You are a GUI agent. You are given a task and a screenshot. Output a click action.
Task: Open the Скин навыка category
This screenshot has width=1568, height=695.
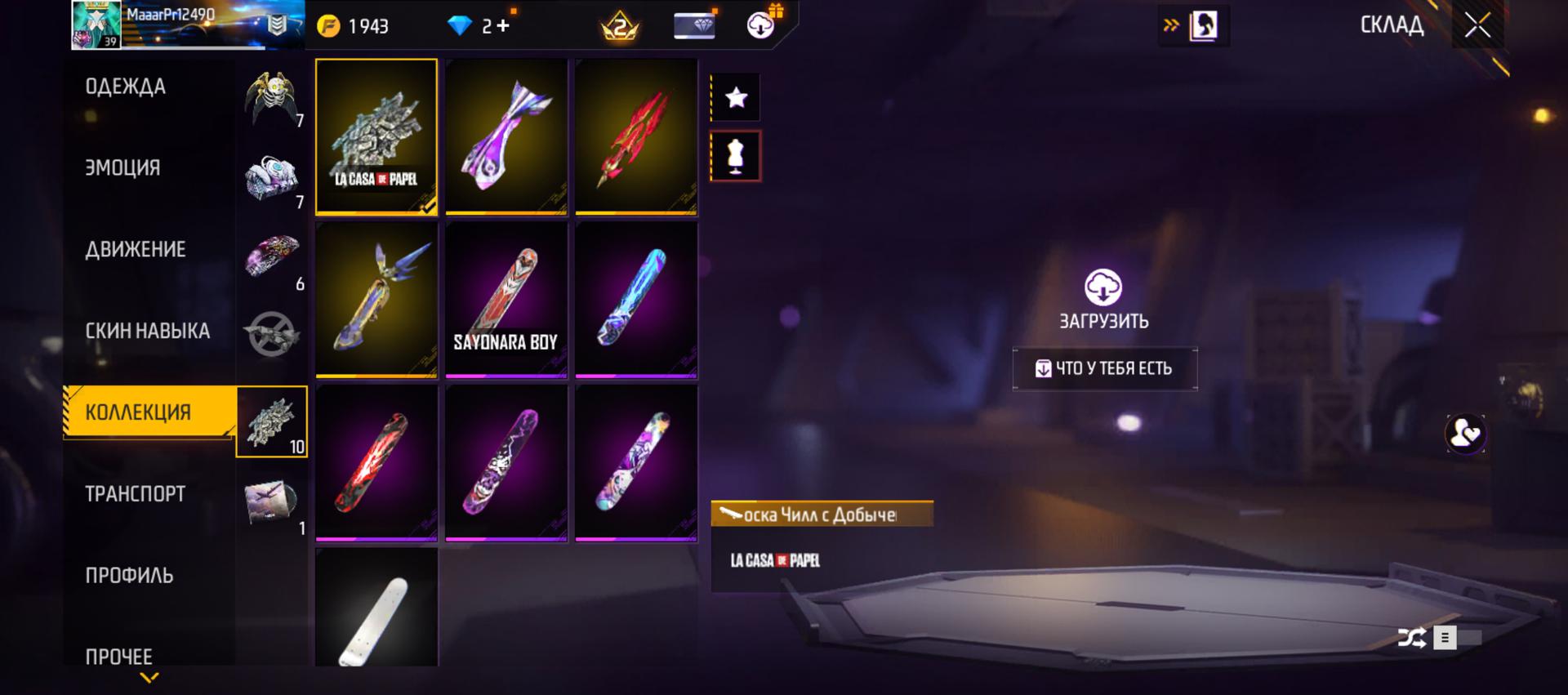147,332
